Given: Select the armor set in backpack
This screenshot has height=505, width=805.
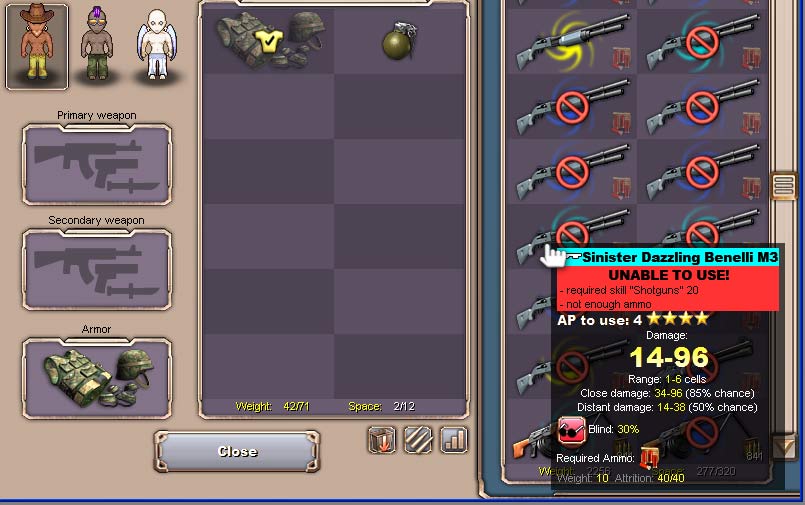Looking at the screenshot, I should (x=268, y=42).
